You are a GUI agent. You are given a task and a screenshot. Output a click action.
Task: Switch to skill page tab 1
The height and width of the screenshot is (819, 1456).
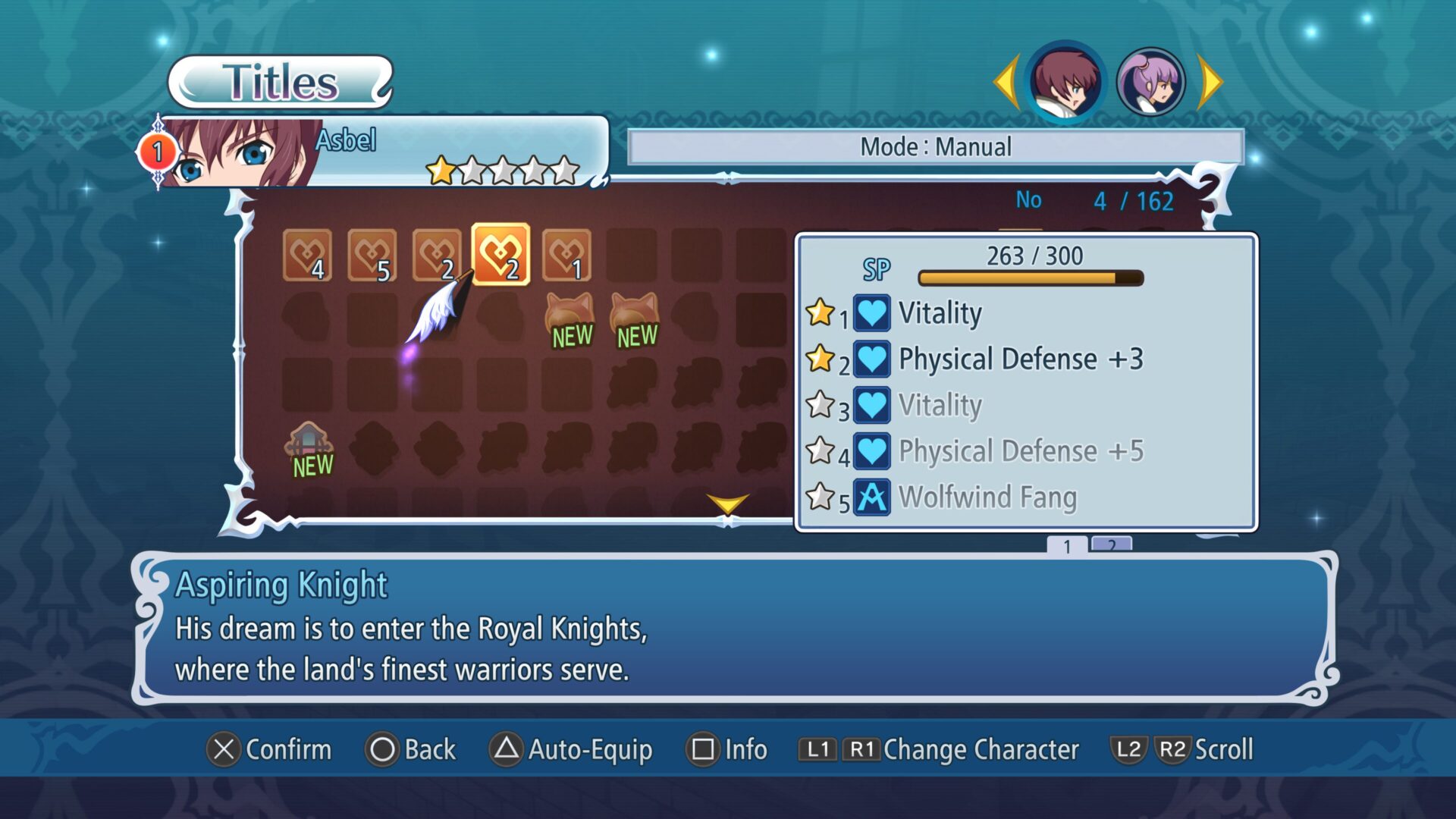(1067, 545)
